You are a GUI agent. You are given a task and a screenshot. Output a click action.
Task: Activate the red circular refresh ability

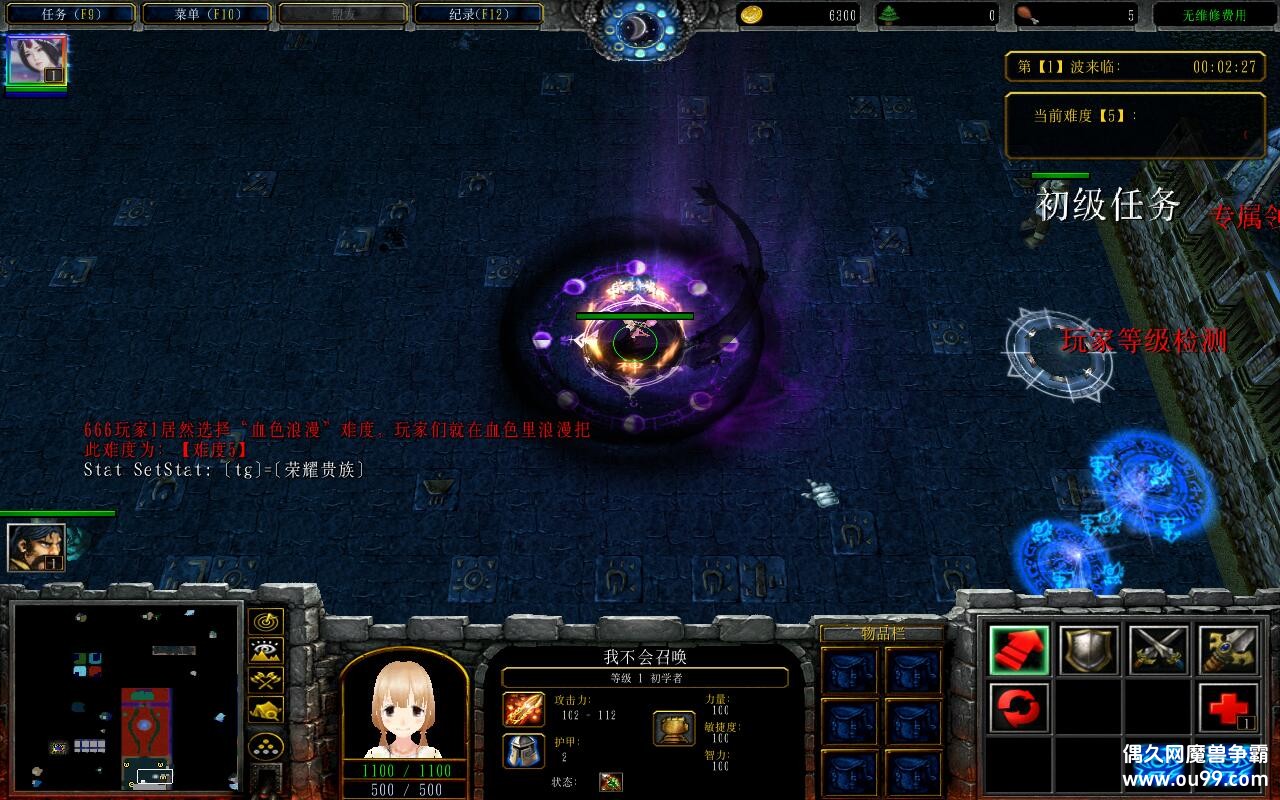pos(1019,707)
